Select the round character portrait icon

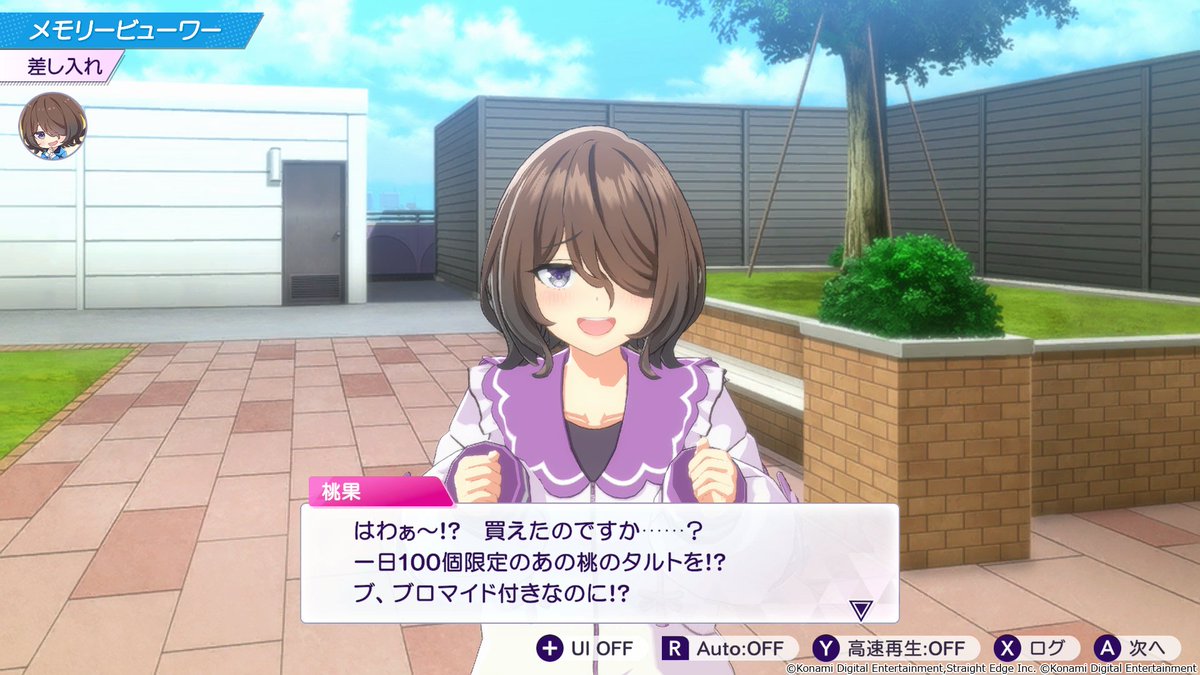coord(53,126)
